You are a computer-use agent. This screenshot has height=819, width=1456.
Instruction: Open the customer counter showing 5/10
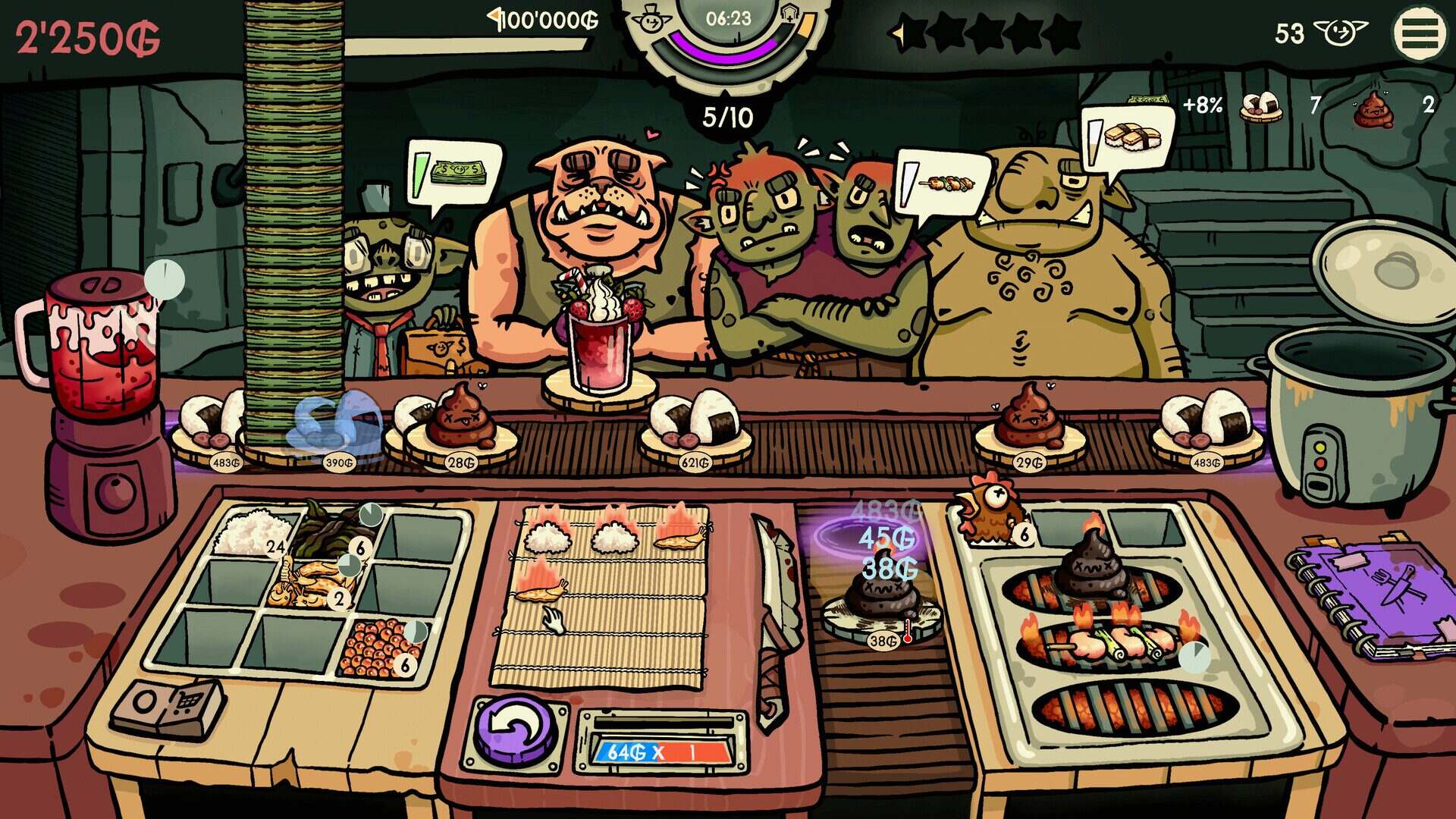click(x=727, y=114)
